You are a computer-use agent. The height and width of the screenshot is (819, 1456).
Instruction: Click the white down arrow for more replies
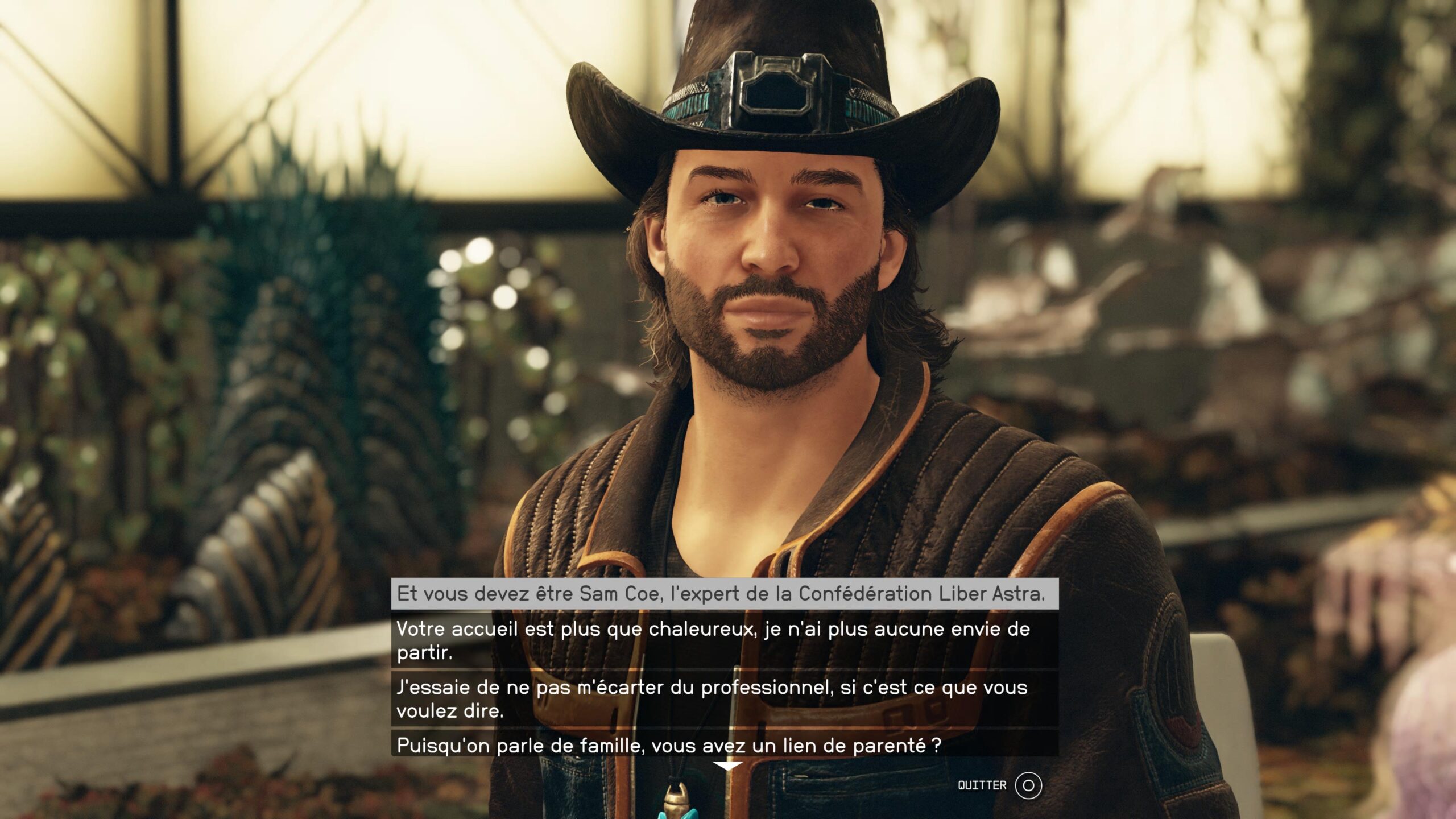tap(727, 767)
